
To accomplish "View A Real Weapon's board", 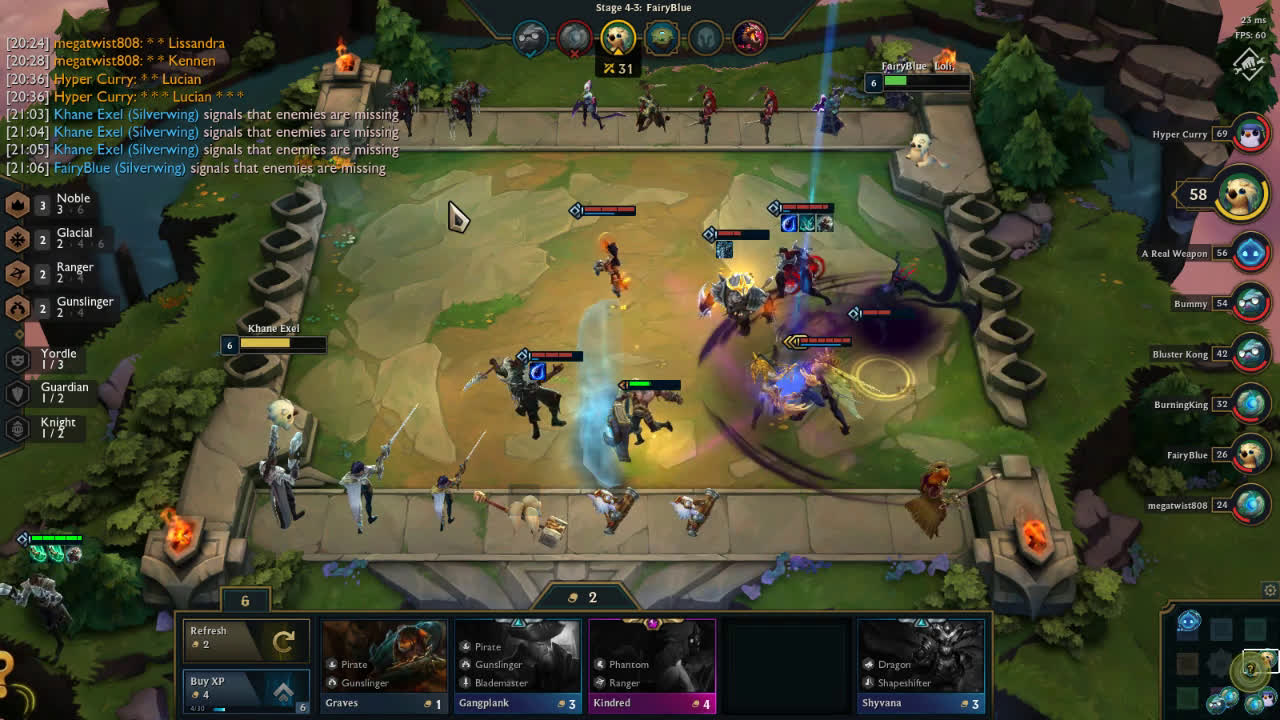I will (1250, 254).
